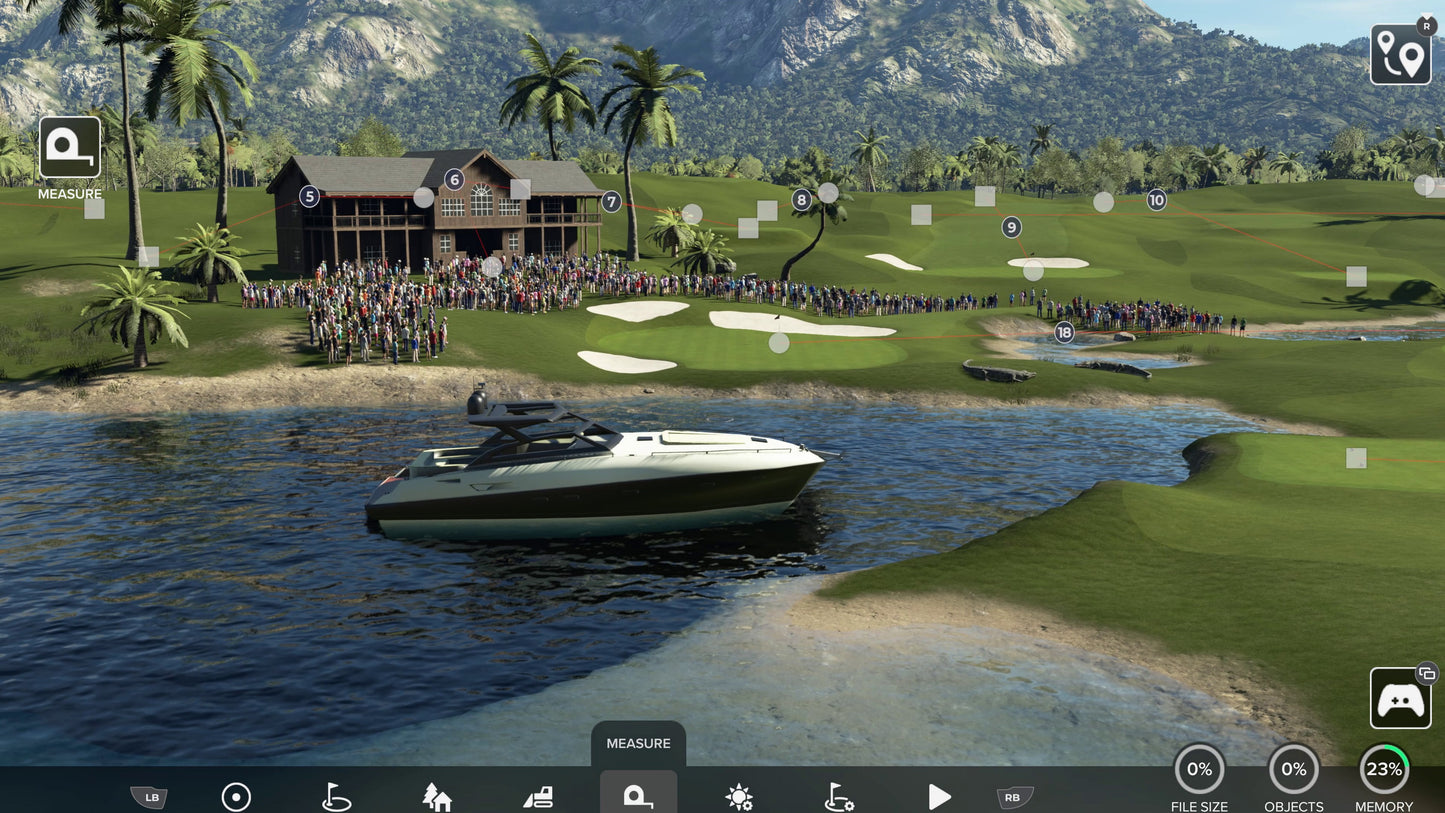Activate the Measure tool
This screenshot has height=813, width=1445.
[638, 796]
